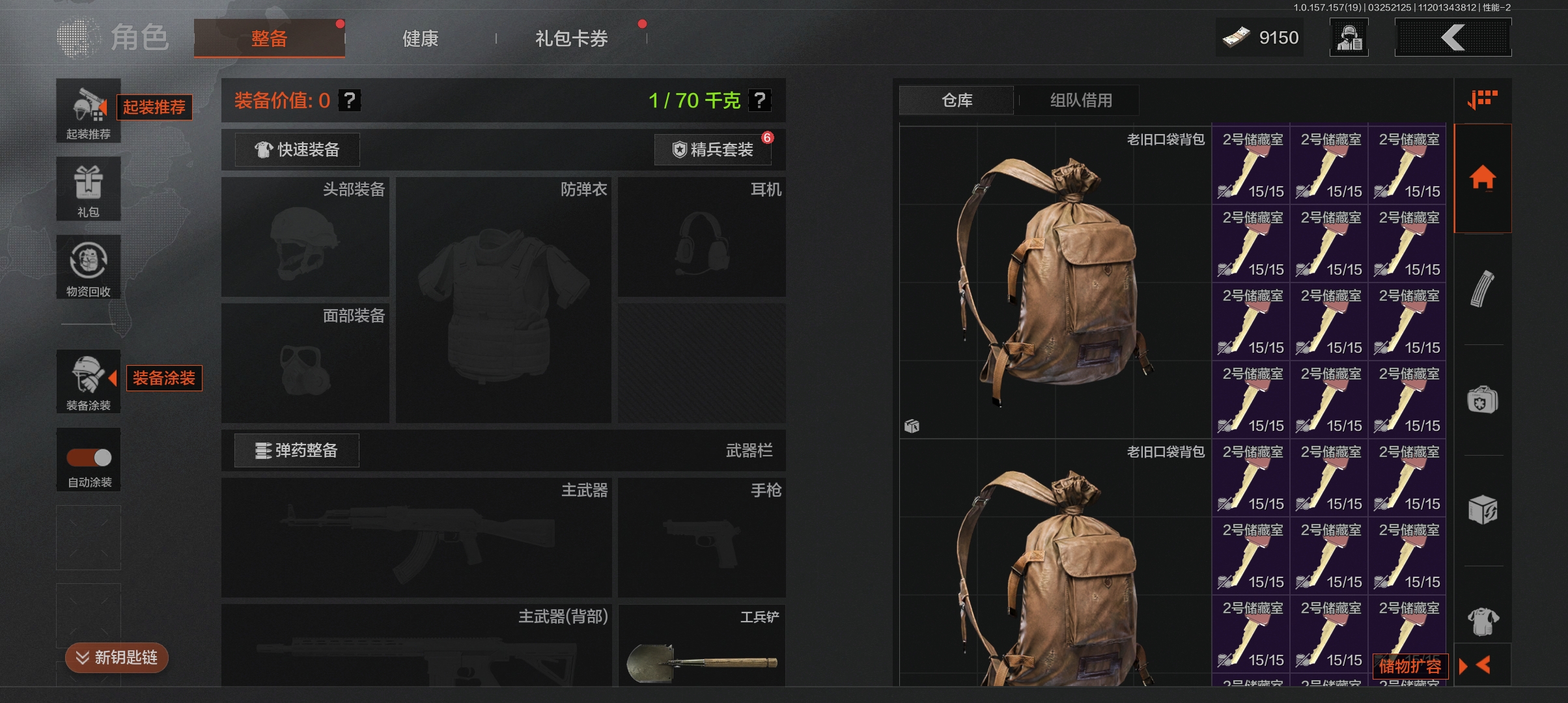Select the 工兵铲 shovel slot

point(701,646)
